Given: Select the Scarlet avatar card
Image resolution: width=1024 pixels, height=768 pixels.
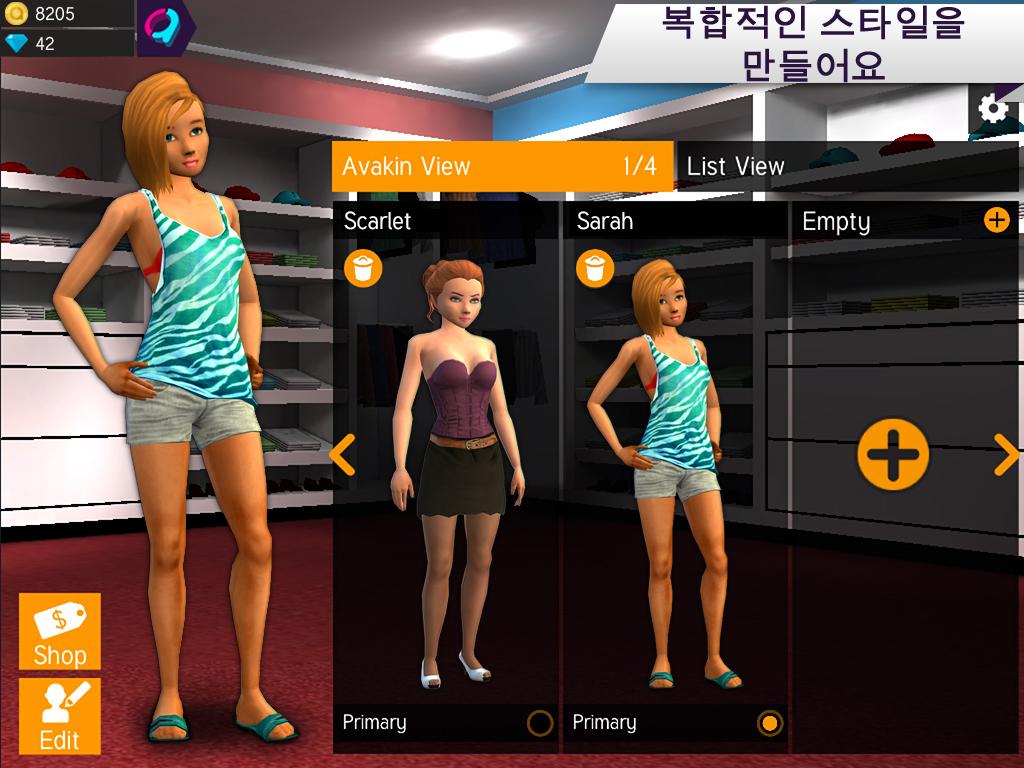Looking at the screenshot, I should click(446, 470).
